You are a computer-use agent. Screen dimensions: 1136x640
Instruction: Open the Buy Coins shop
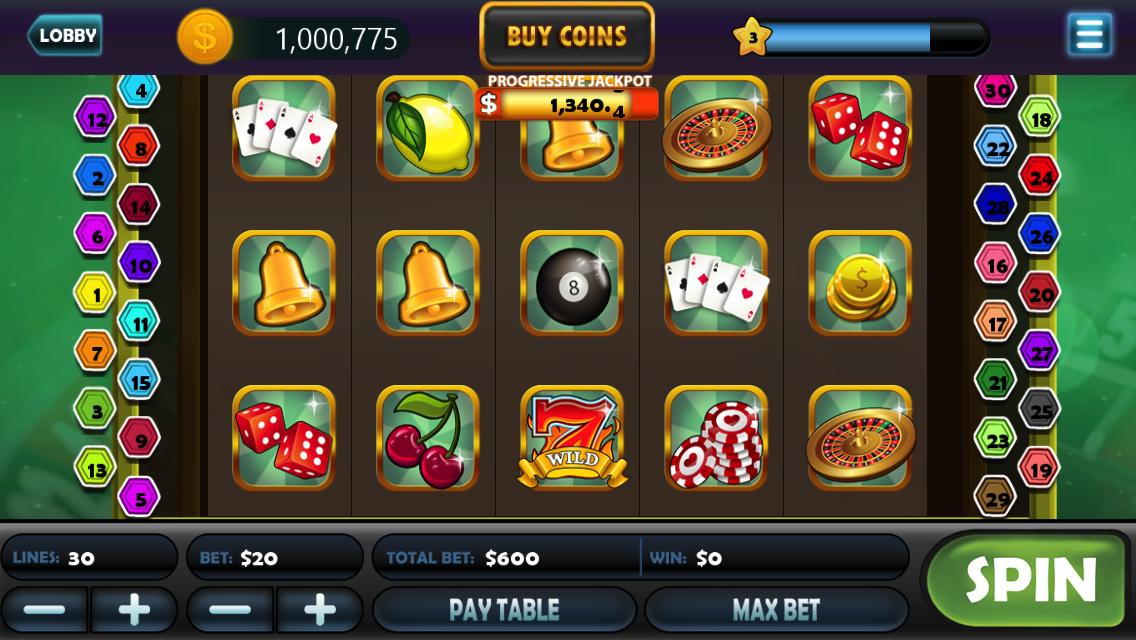point(567,37)
